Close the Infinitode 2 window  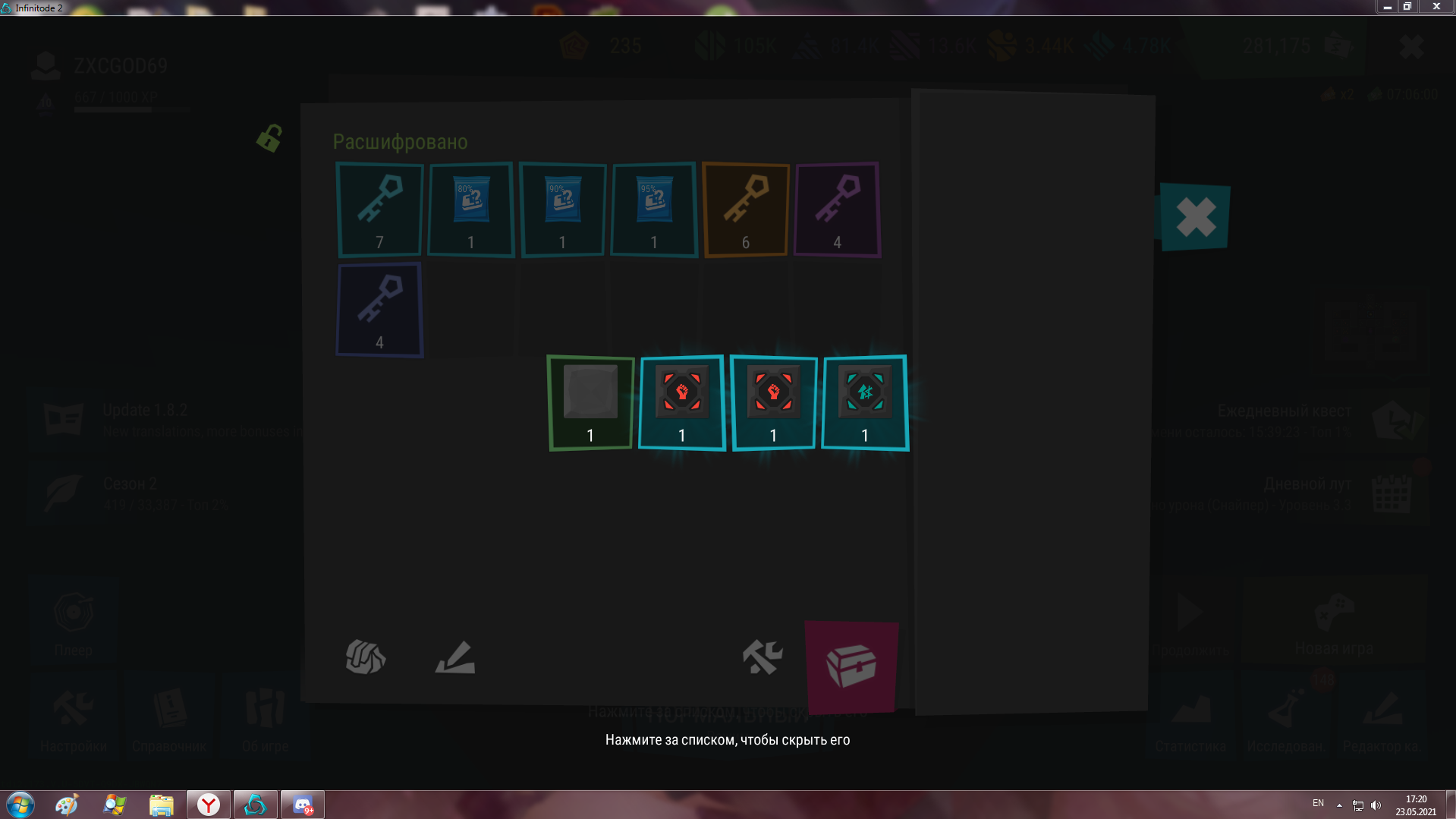tap(1436, 7)
